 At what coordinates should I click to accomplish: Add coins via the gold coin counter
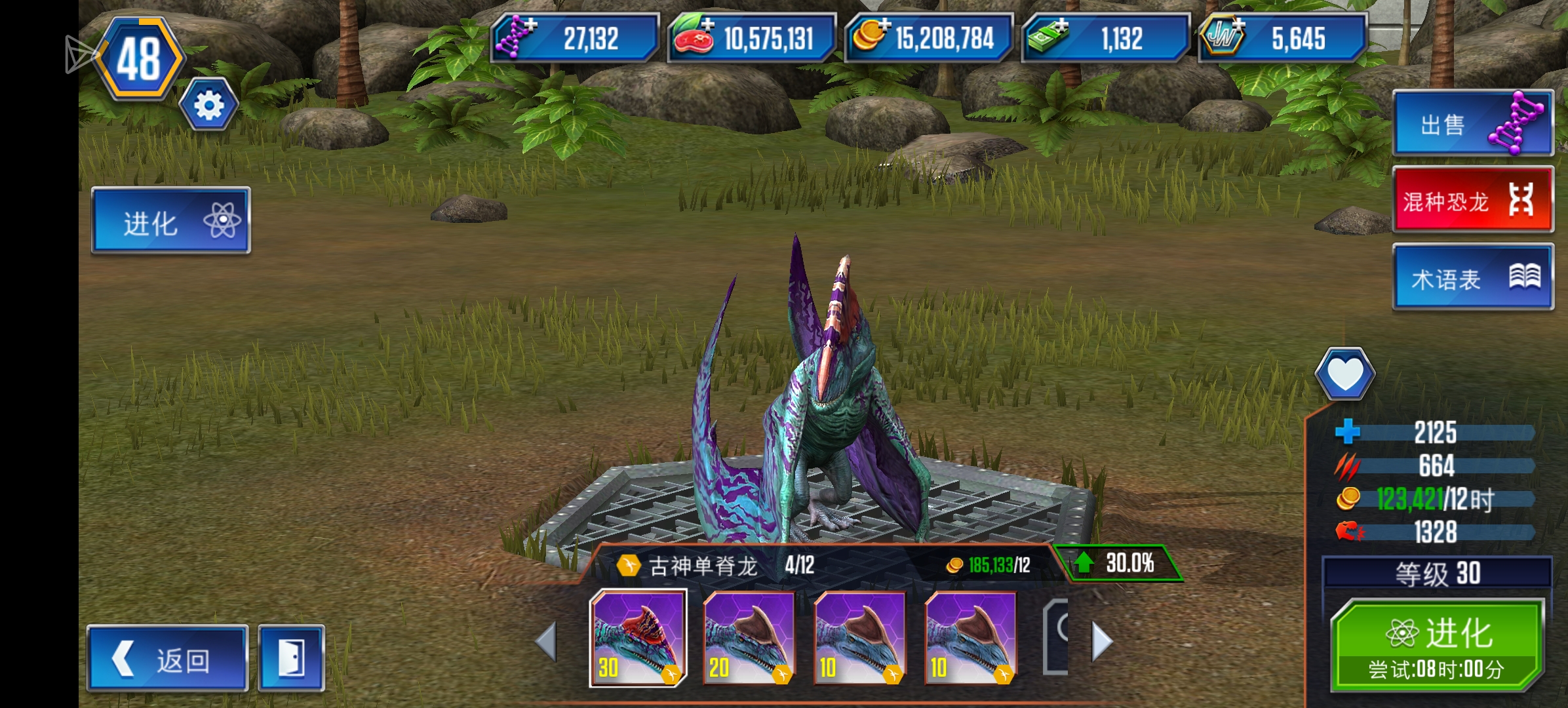tap(928, 38)
